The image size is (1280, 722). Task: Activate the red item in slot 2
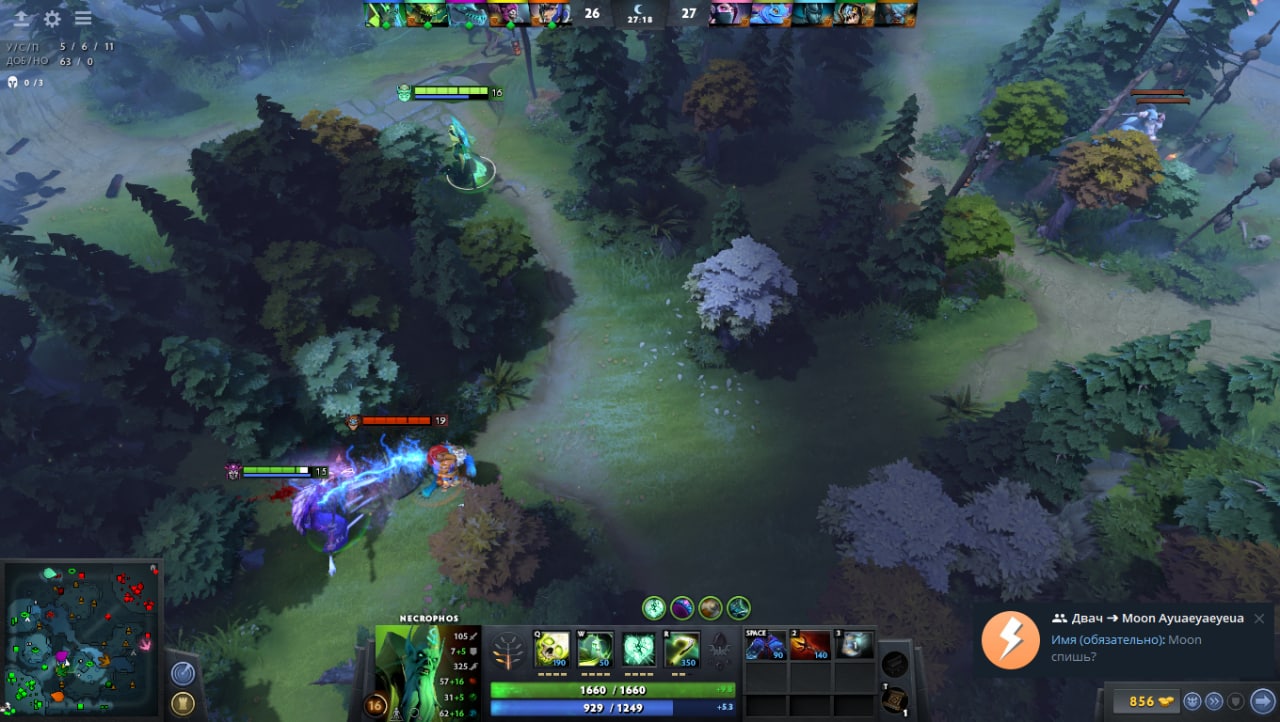click(x=810, y=645)
